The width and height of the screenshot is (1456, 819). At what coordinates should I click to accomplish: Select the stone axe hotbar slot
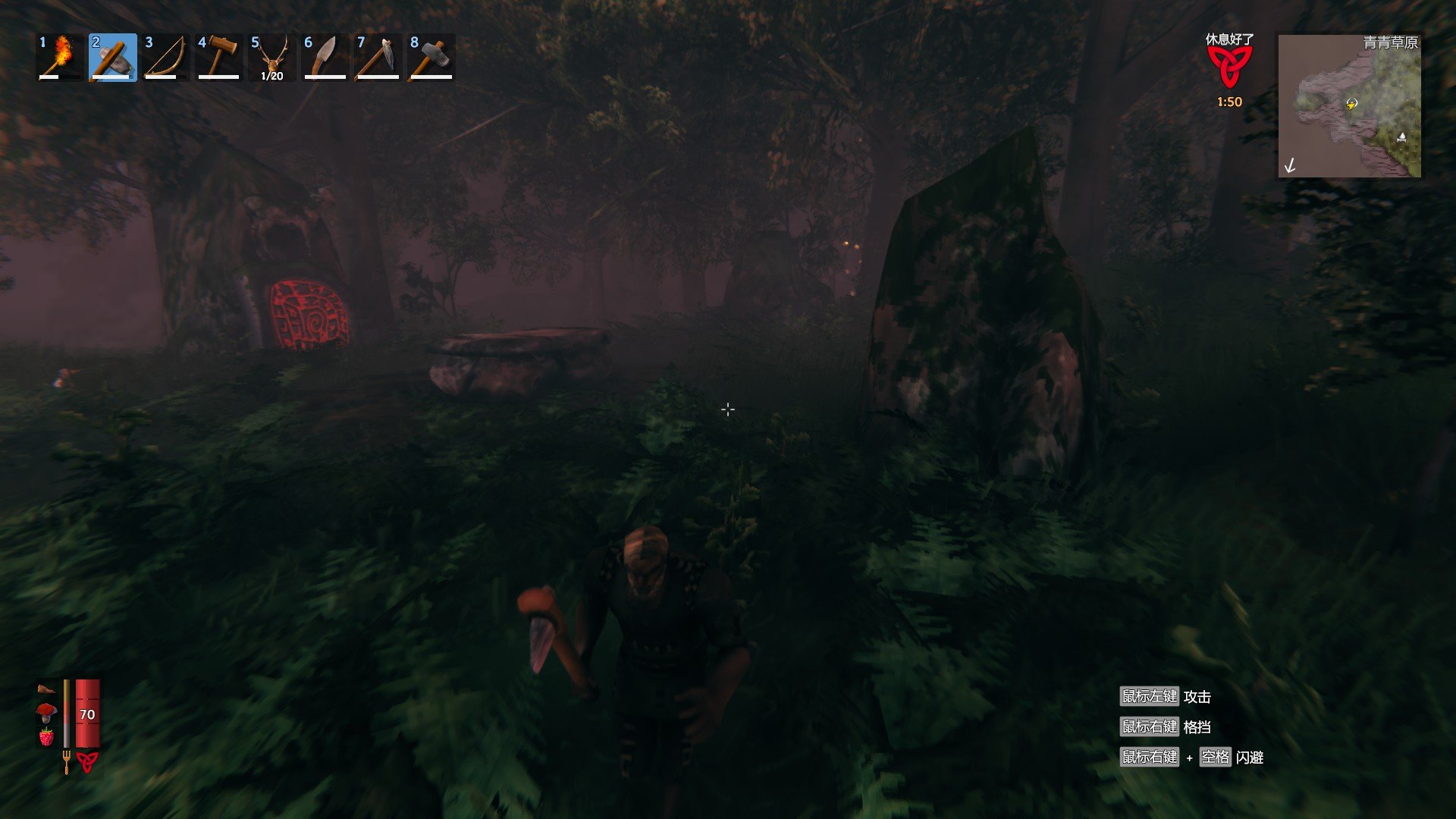pos(113,57)
